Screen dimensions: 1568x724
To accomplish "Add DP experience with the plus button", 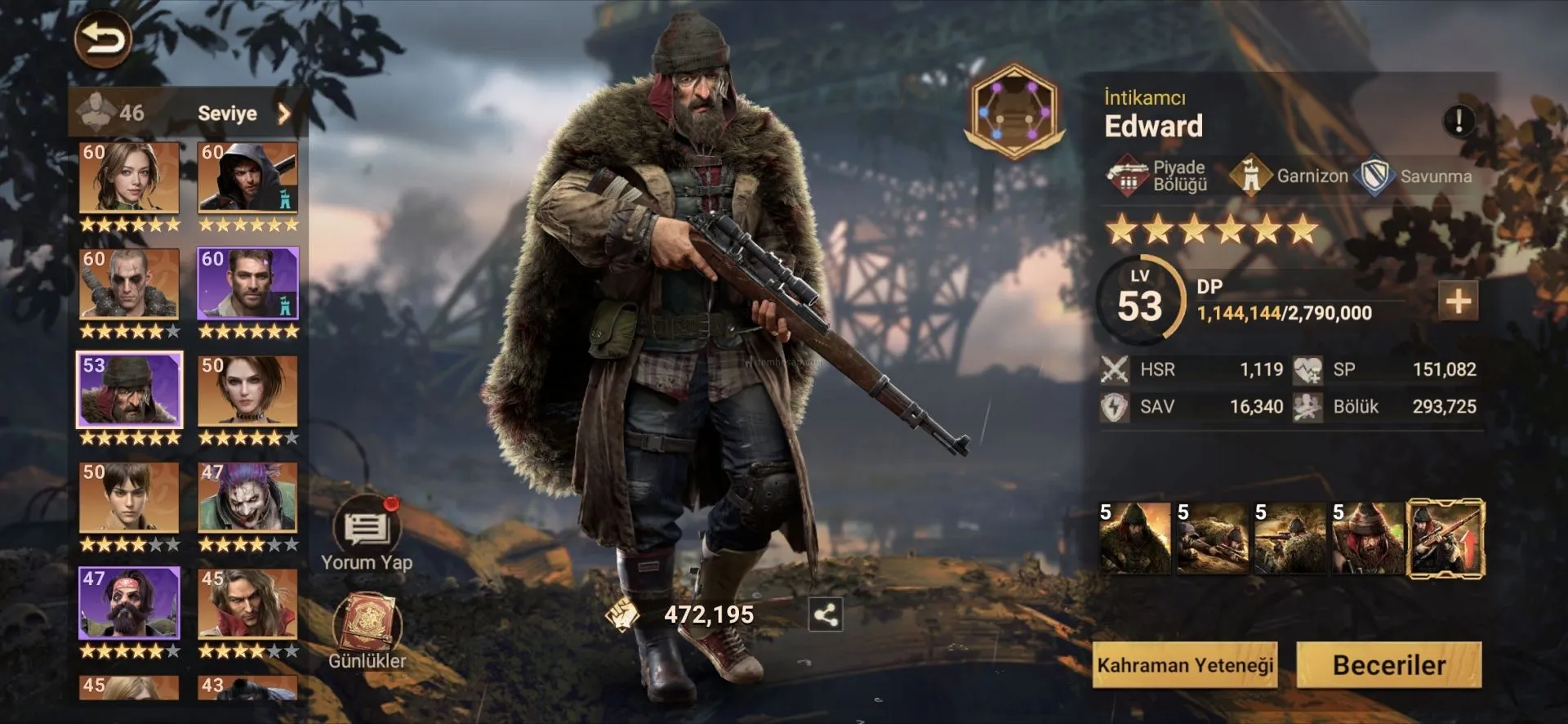I will [x=1458, y=301].
